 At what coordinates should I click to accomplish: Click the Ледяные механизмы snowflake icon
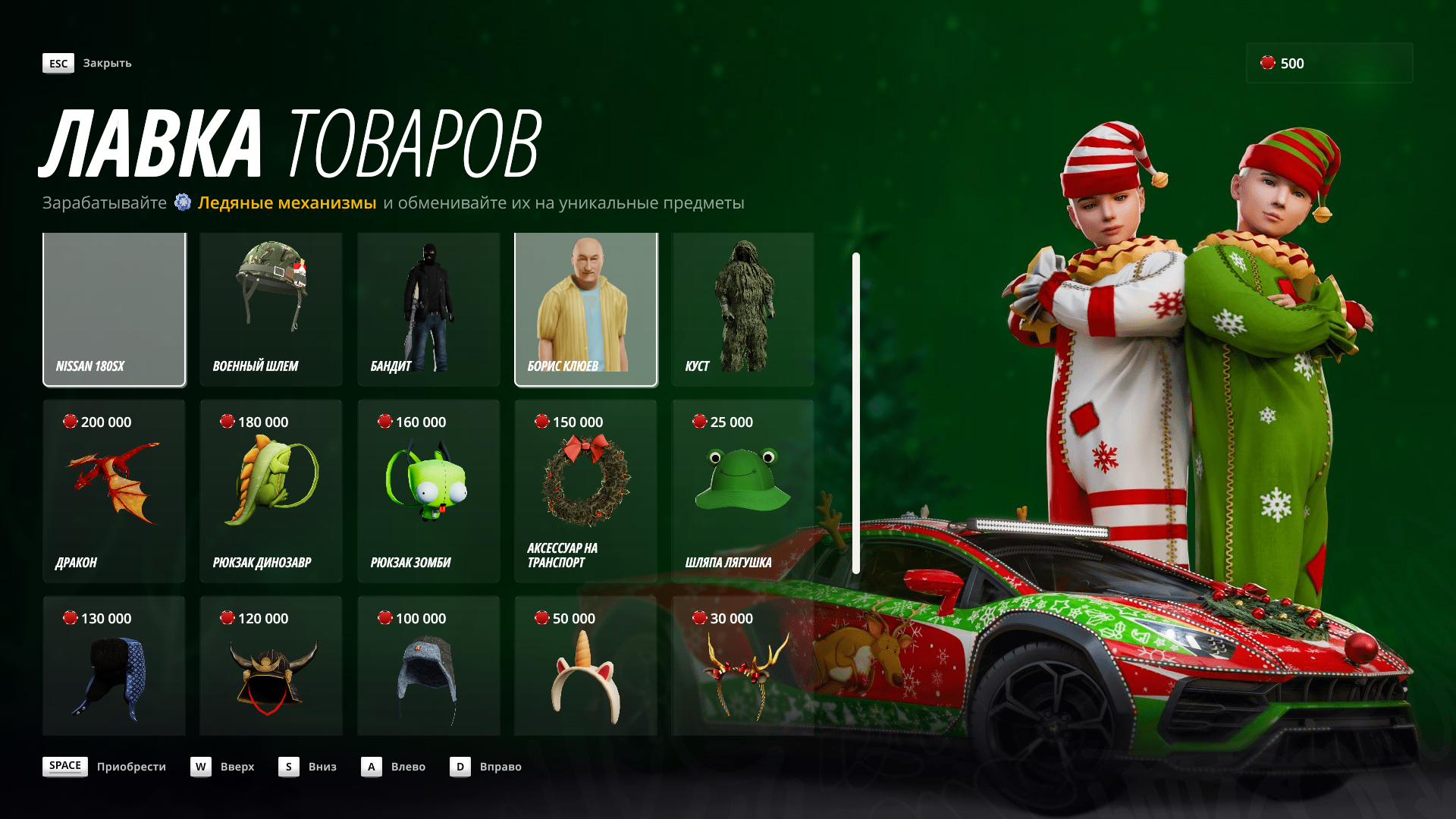click(x=182, y=202)
